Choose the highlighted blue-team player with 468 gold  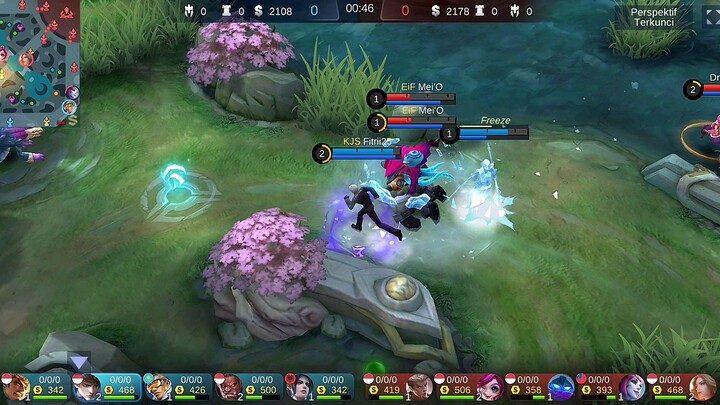[x=87, y=386]
